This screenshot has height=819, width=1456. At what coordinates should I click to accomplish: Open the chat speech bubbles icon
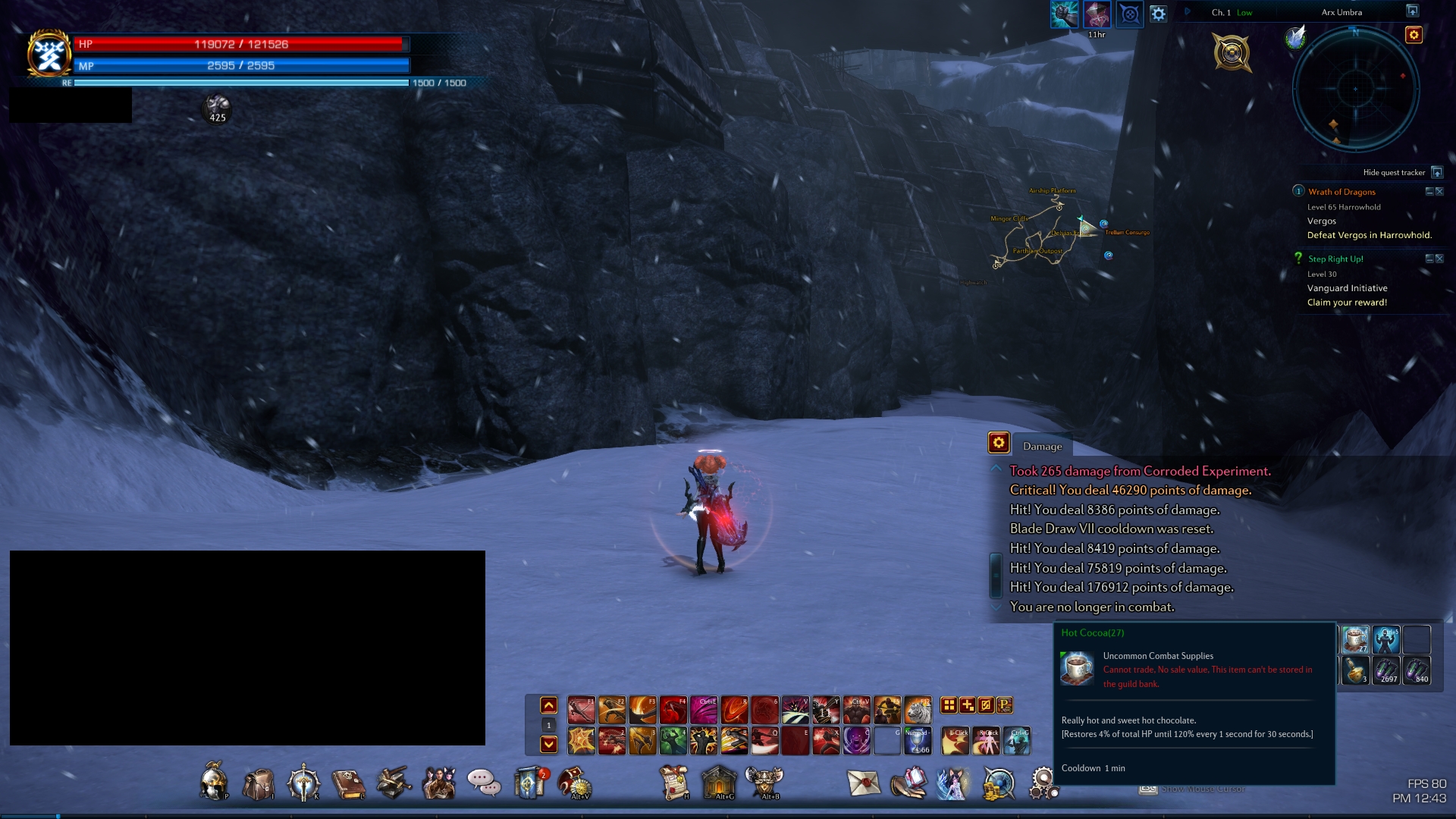point(483,781)
